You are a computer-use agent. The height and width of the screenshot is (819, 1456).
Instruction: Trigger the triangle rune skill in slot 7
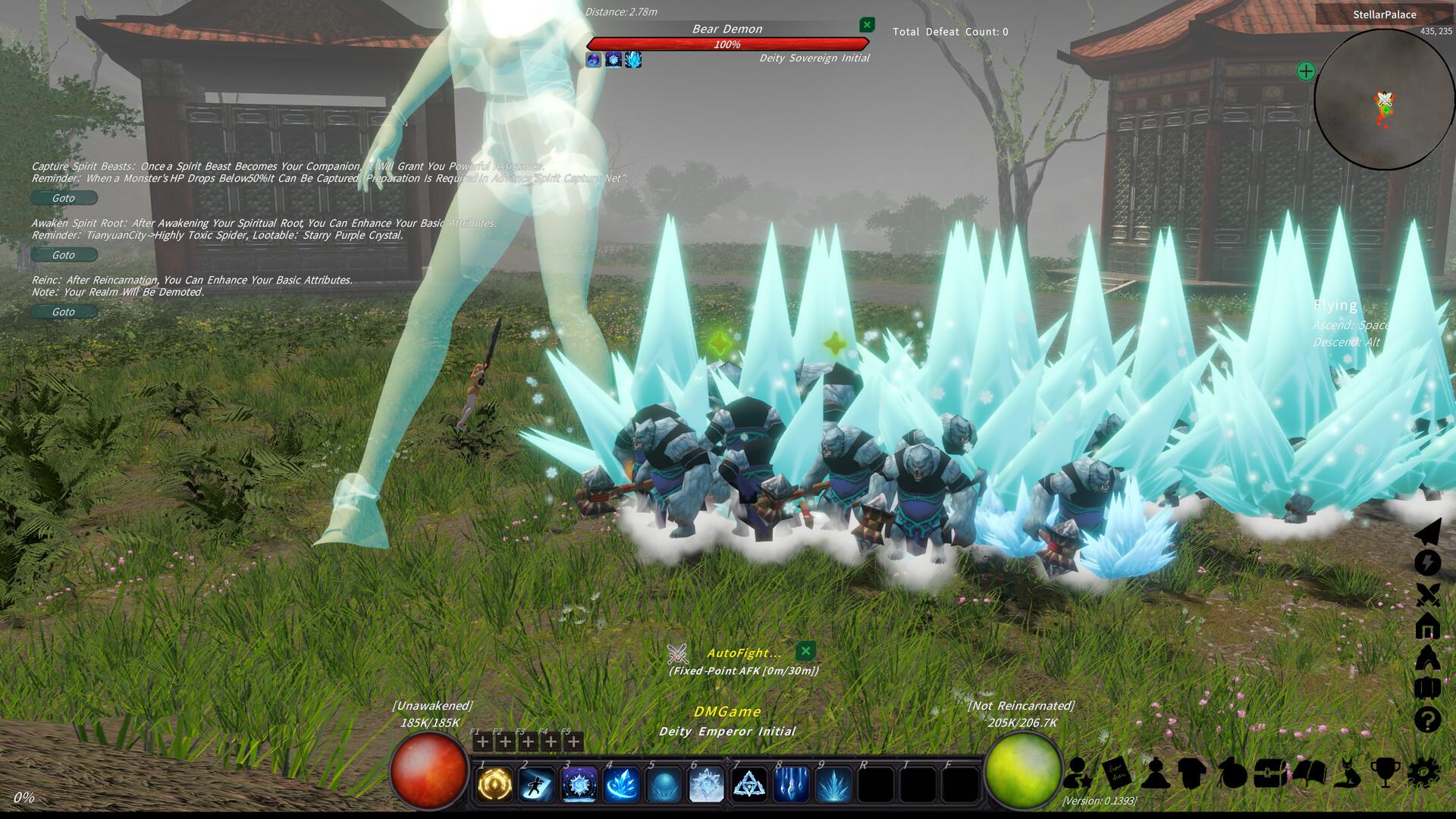(x=749, y=784)
